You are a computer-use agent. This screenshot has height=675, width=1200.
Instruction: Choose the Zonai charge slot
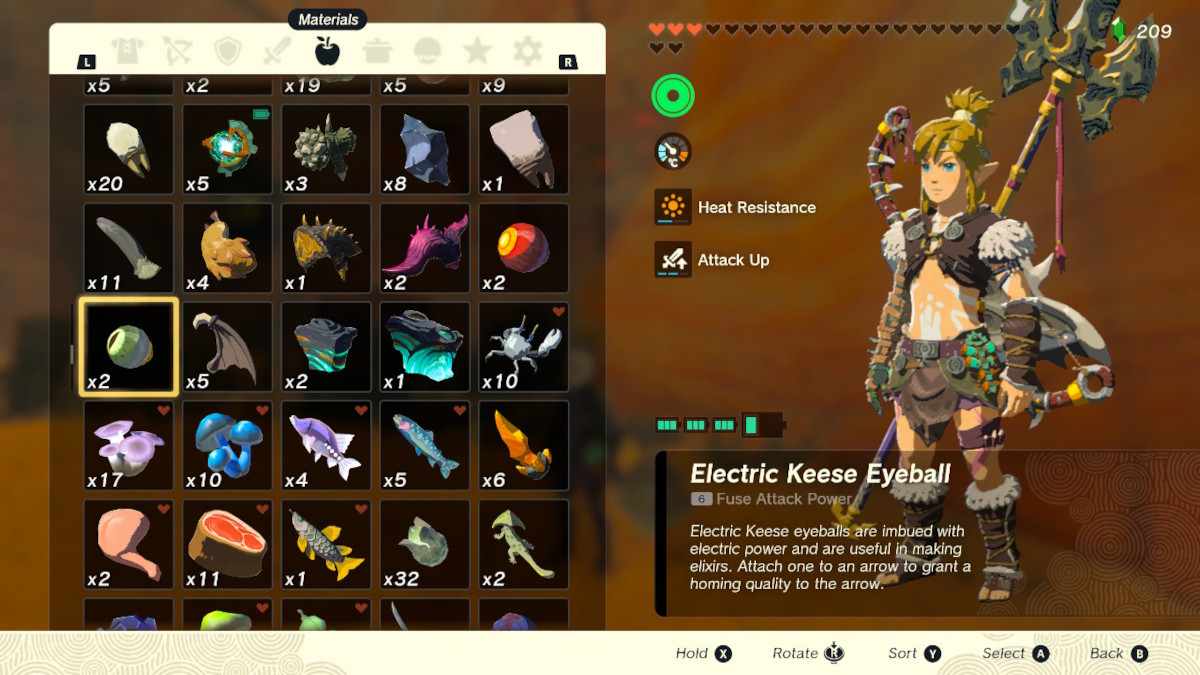point(227,149)
